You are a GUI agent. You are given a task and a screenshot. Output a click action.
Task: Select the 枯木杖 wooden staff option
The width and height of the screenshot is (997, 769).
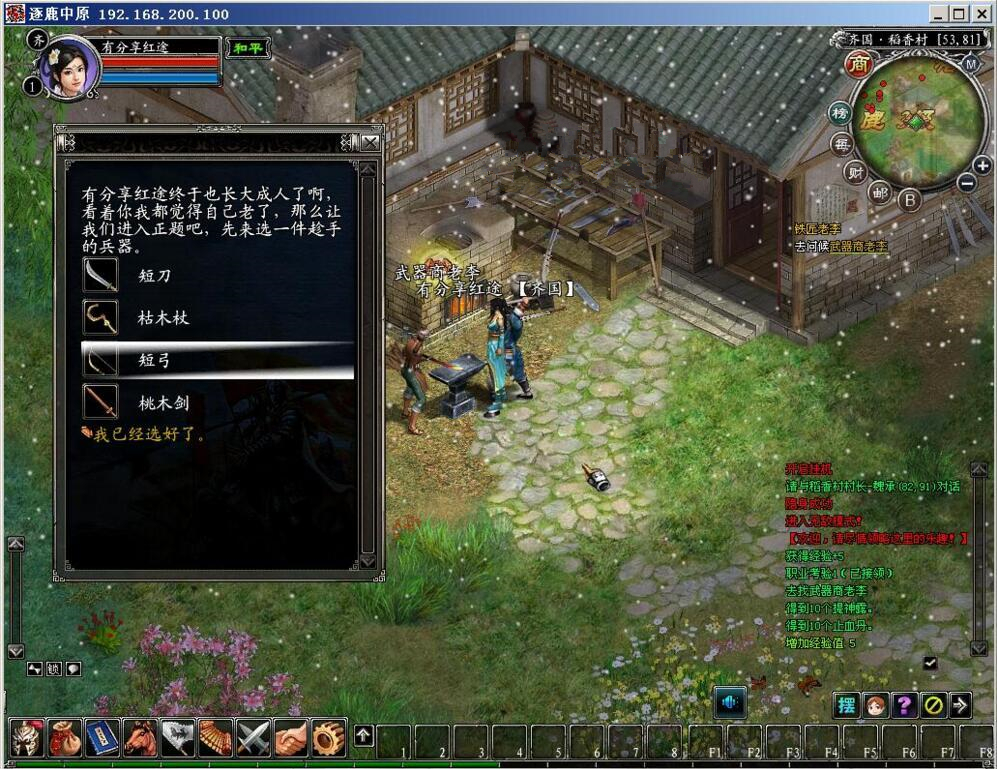[163, 318]
